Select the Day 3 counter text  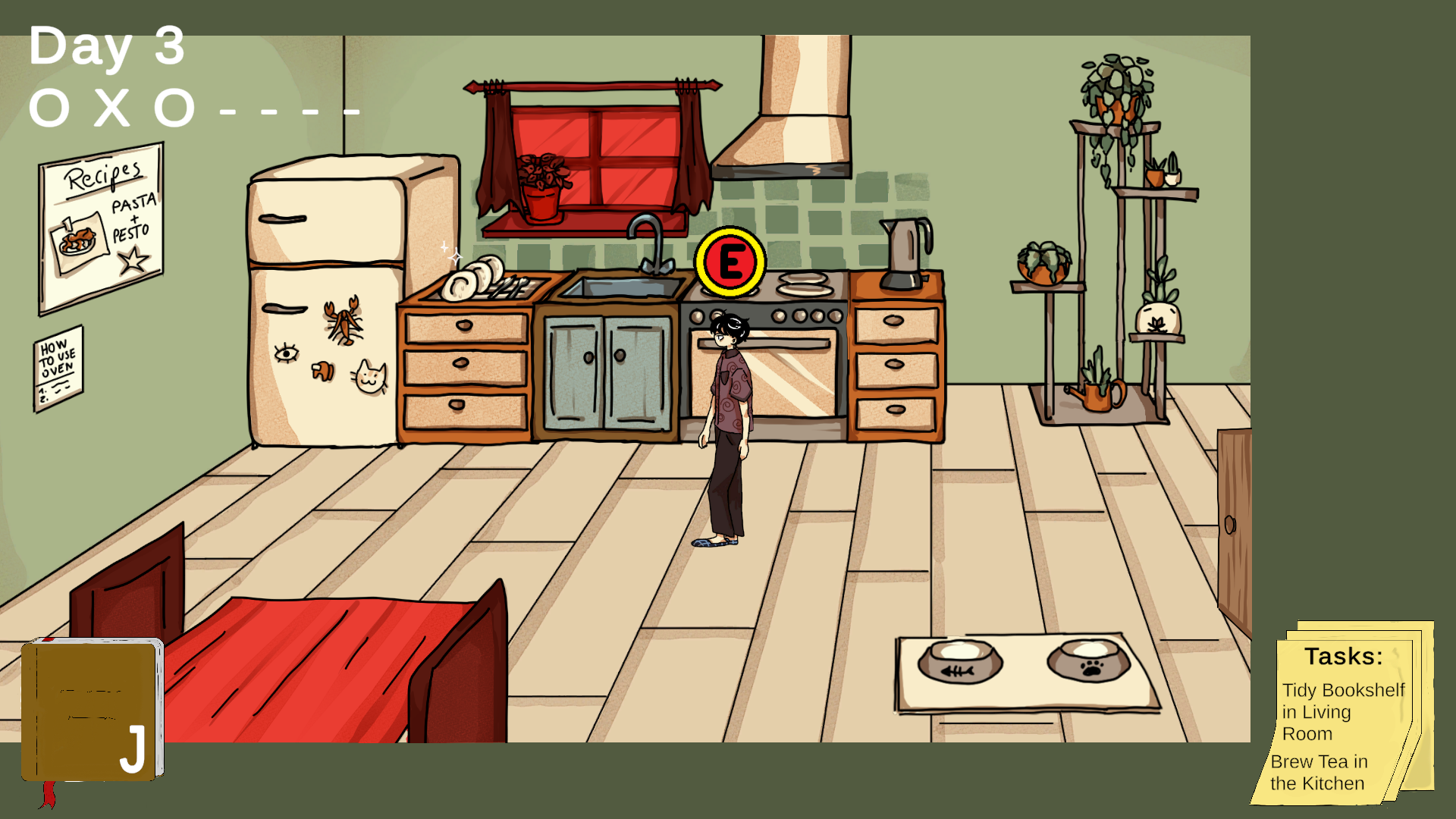coord(106,47)
